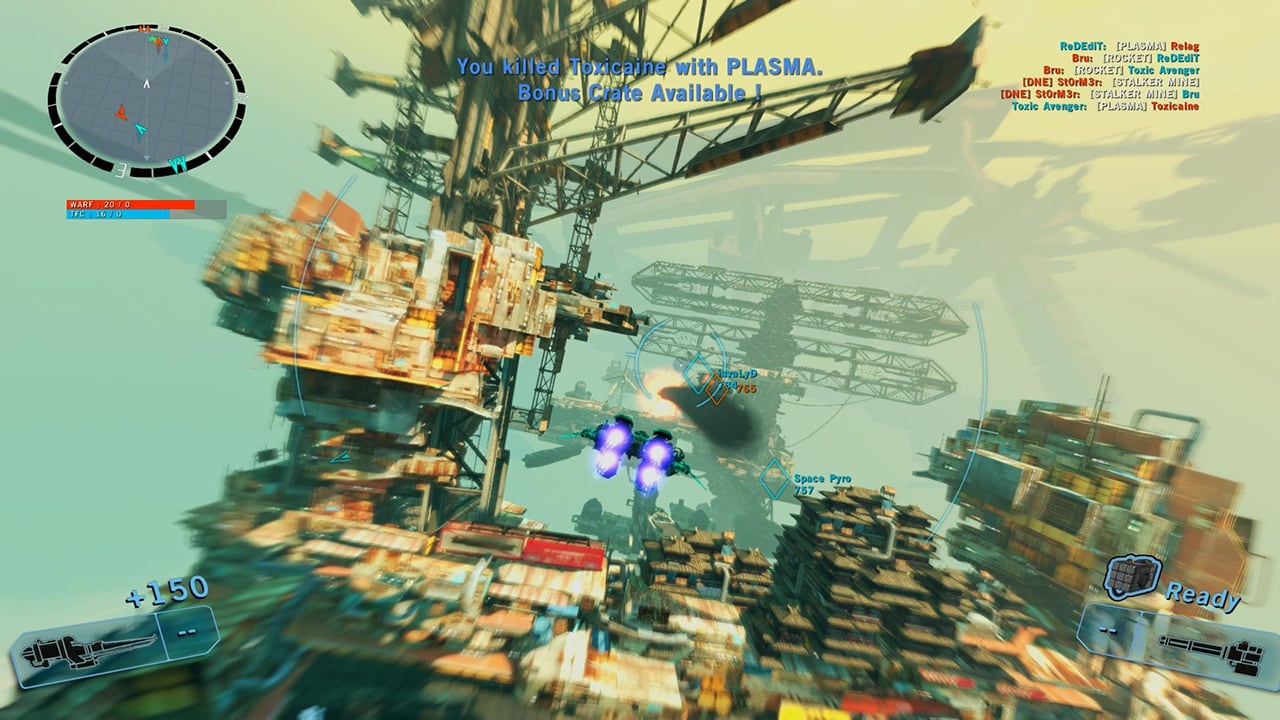This screenshot has height=720, width=1280.
Task: Target the Space Pyro enemy marker
Action: click(x=774, y=479)
